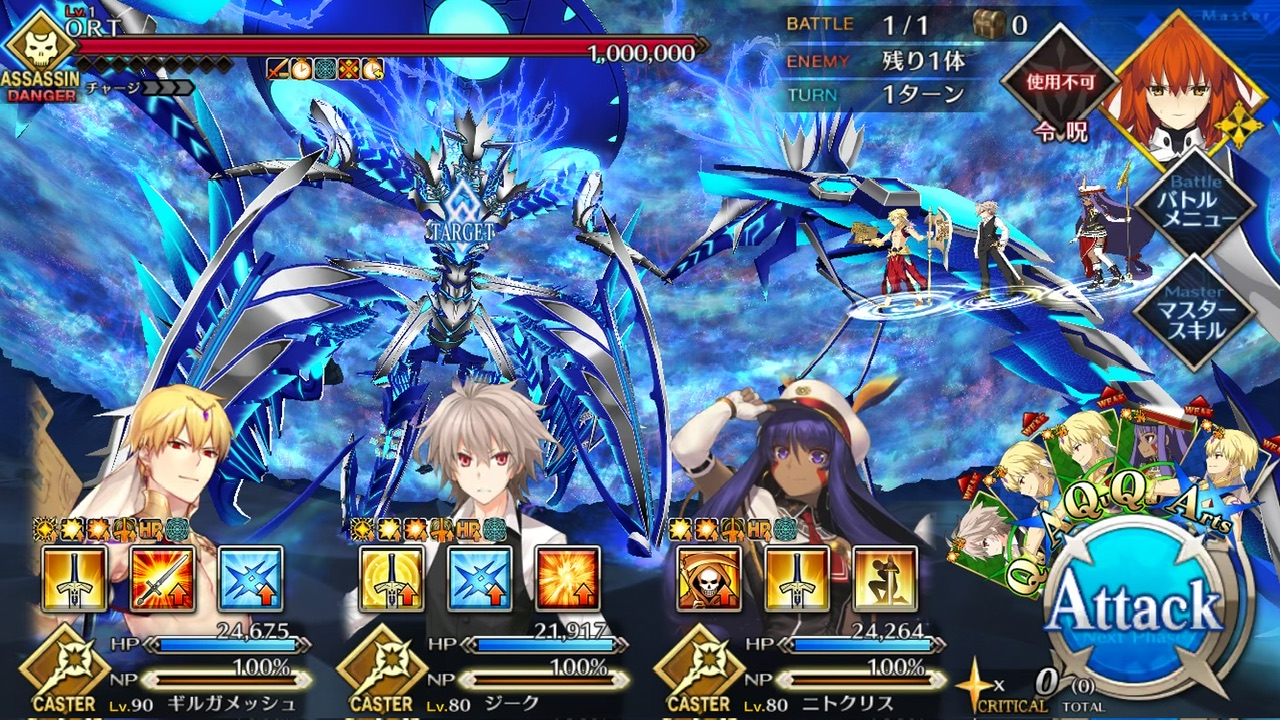Use Sieg's blue star skill
This screenshot has width=1280, height=720.
(x=480, y=580)
